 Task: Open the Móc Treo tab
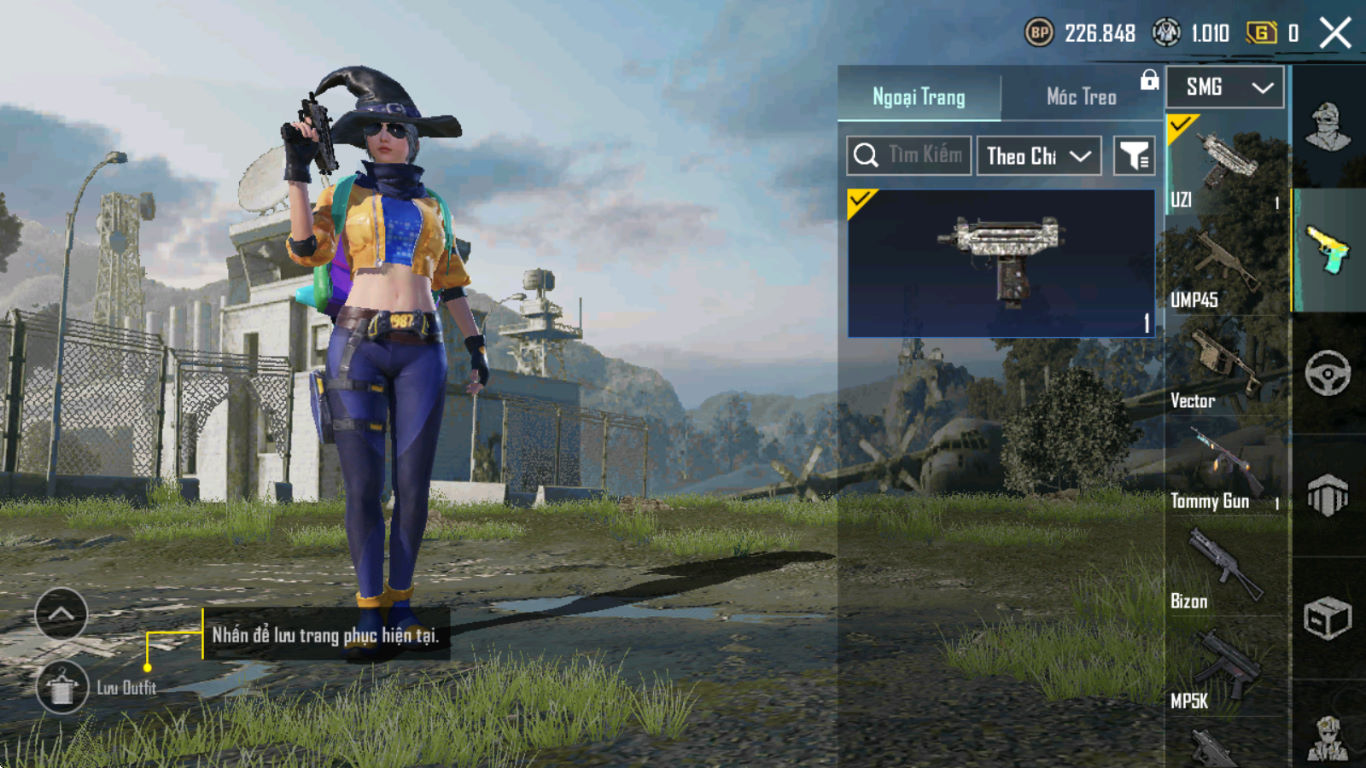(x=1081, y=97)
